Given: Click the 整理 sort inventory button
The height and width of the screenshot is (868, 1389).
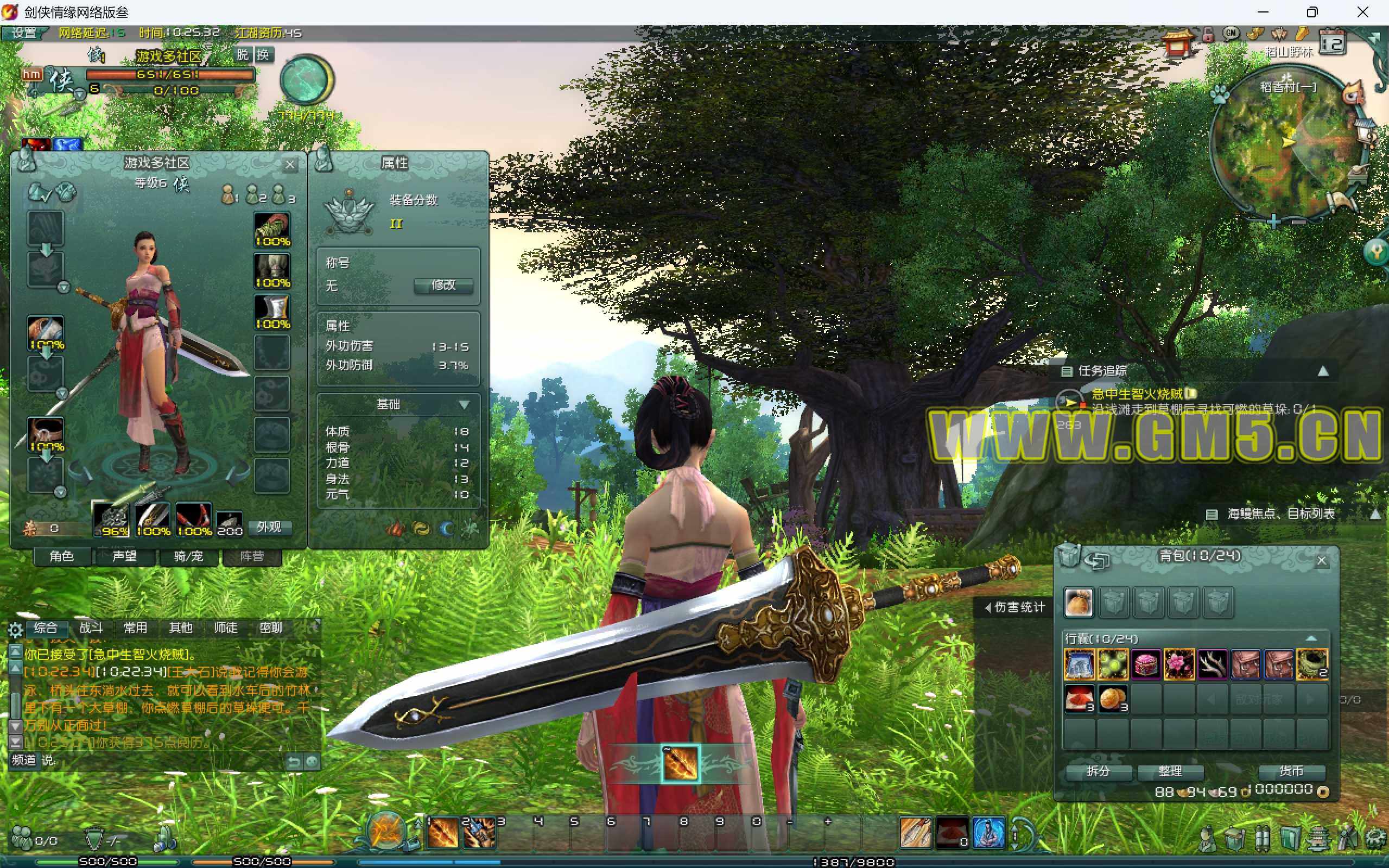Looking at the screenshot, I should (x=1170, y=771).
